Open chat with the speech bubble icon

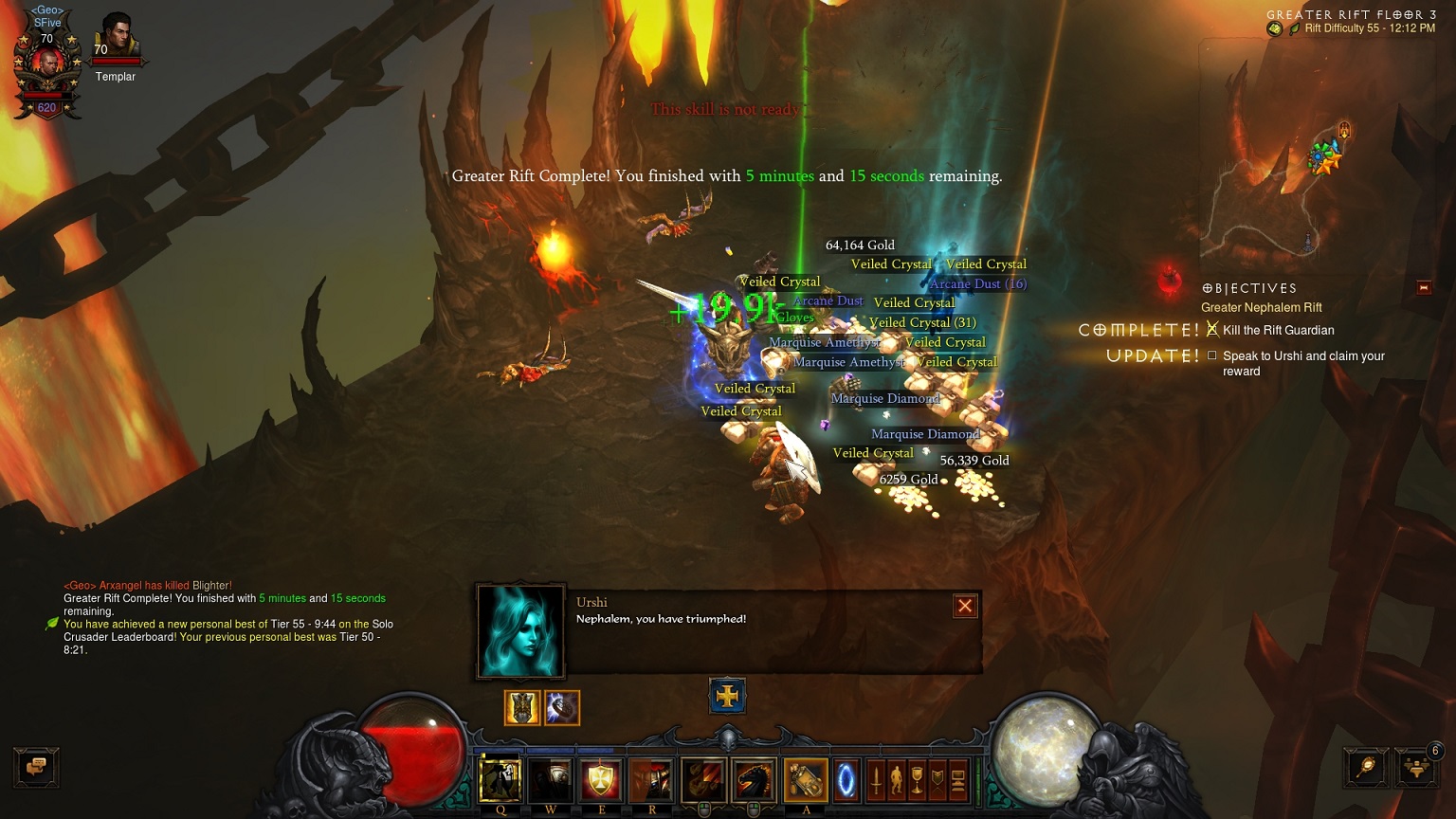(x=36, y=768)
